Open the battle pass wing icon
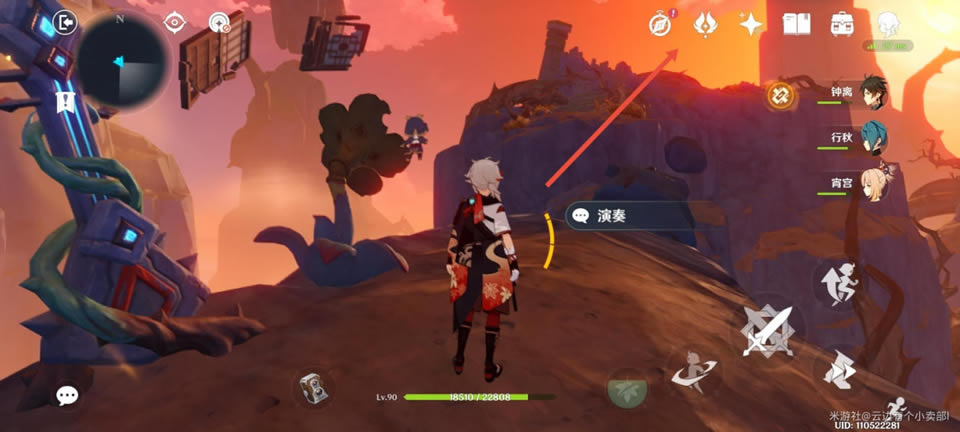 point(705,24)
